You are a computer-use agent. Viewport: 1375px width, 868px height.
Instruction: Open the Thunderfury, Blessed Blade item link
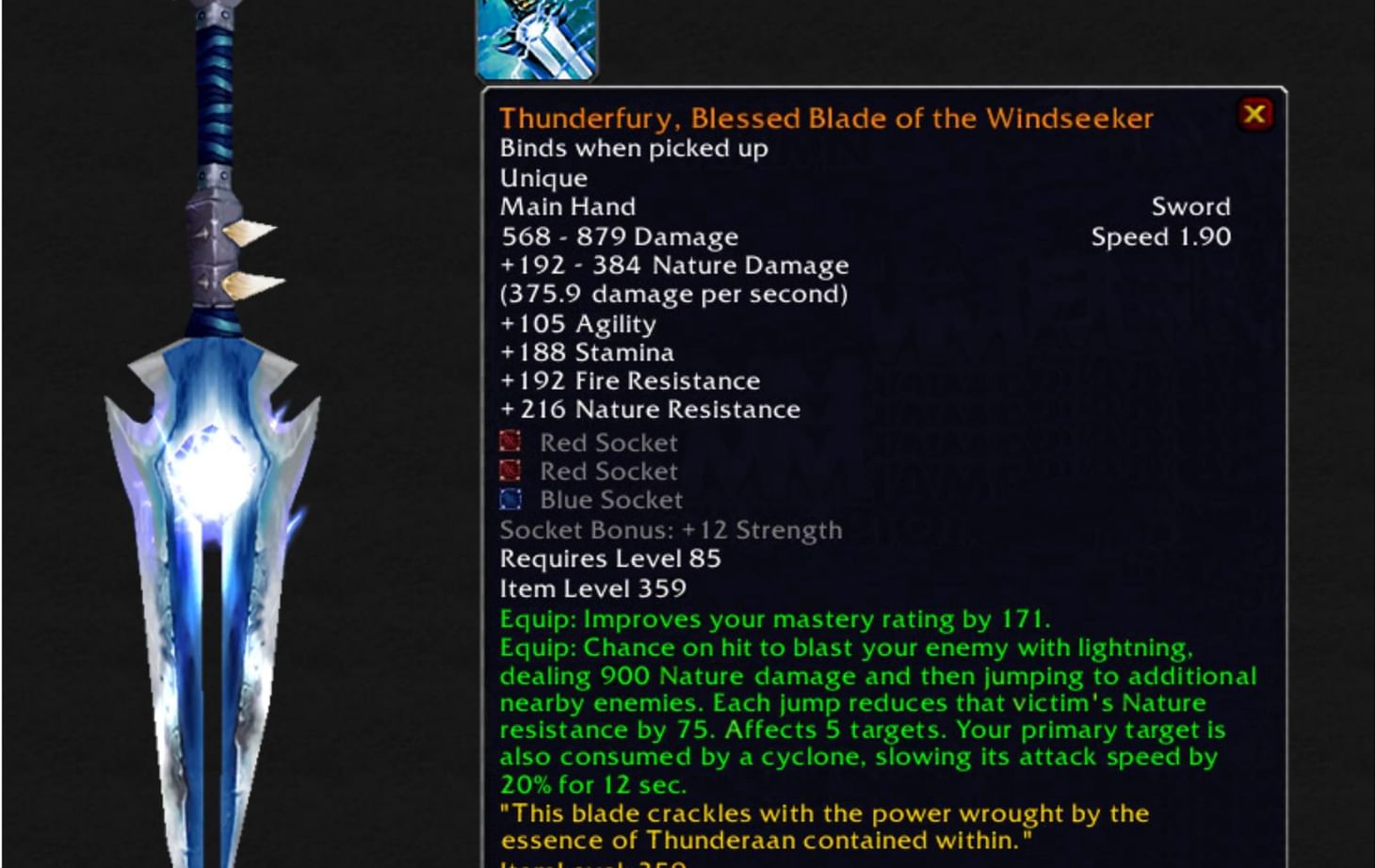click(827, 117)
